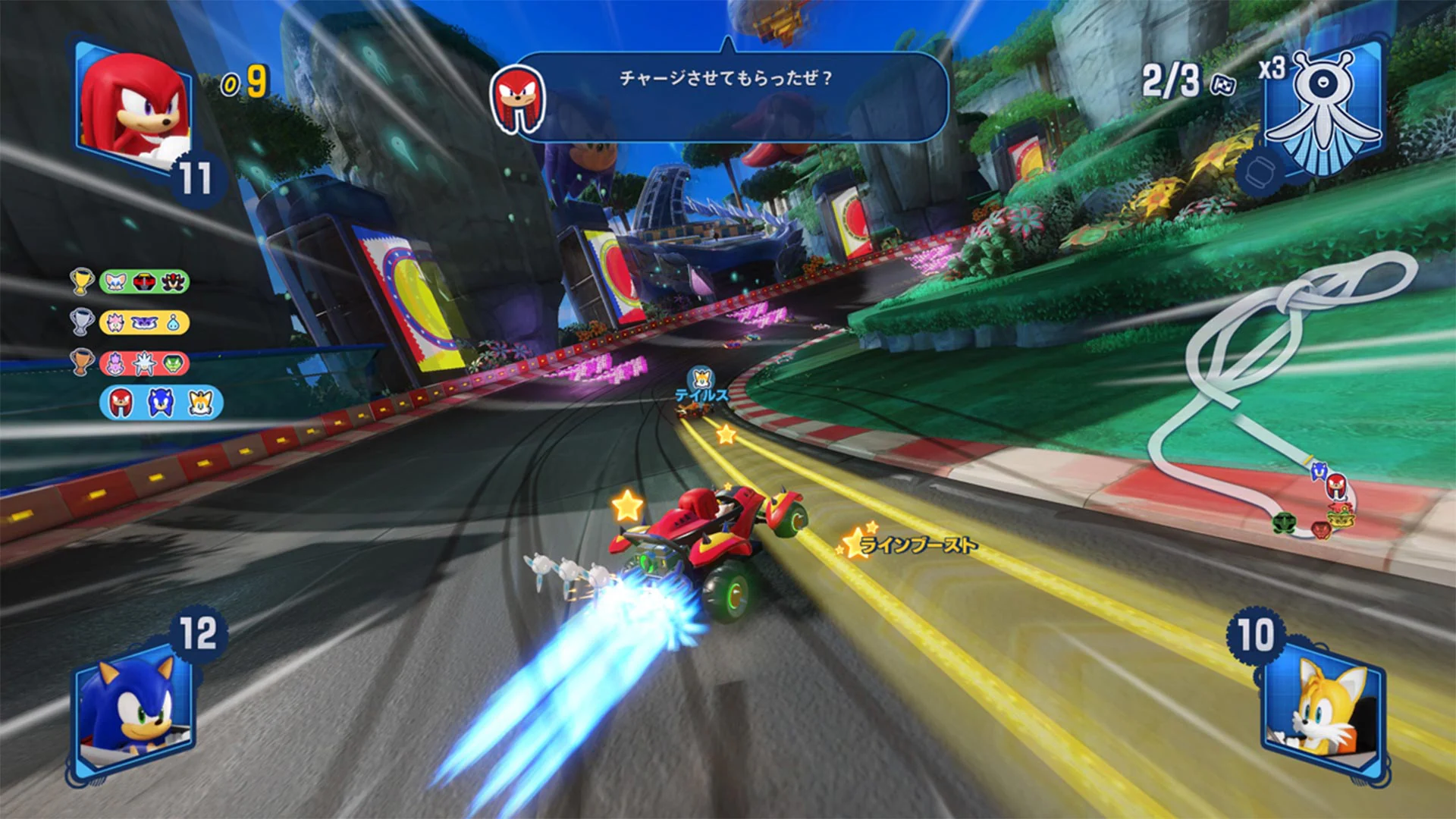Select the Sonic icon on the blue team bar
Viewport: 1456px width, 819px height.
pos(160,404)
